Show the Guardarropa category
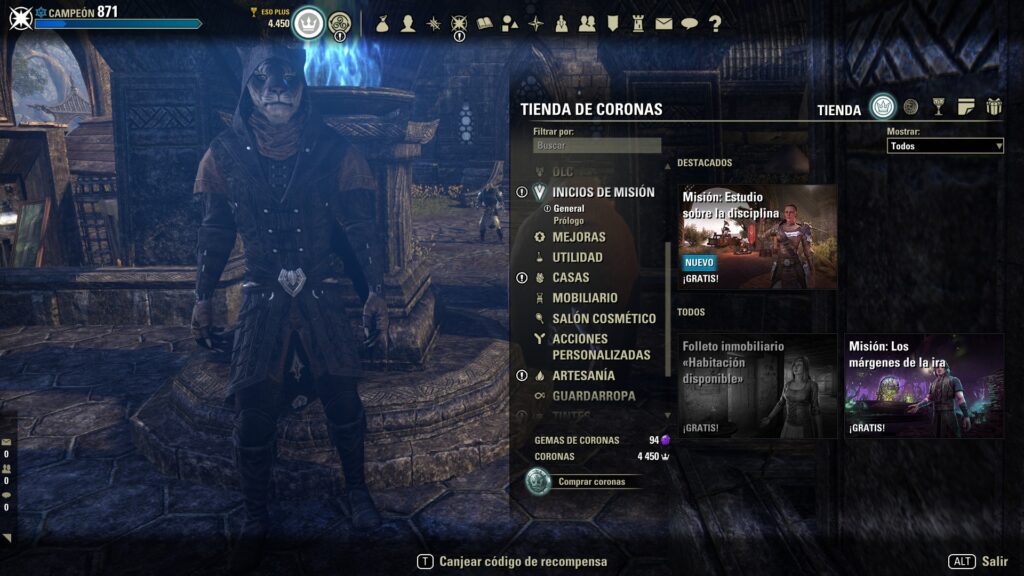Viewport: 1024px width, 576px height. click(593, 396)
